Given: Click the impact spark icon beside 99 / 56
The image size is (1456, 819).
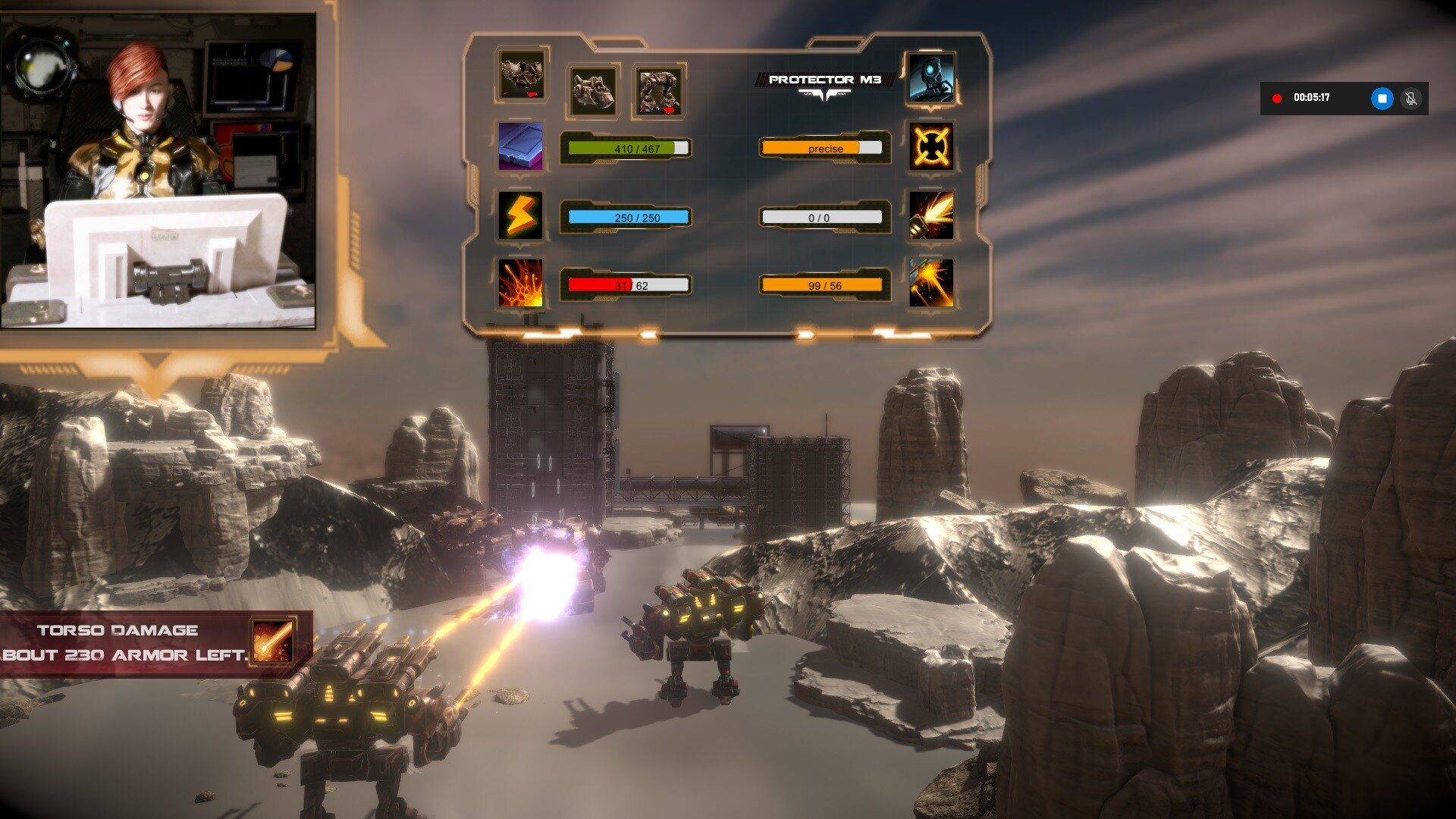Looking at the screenshot, I should 930,283.
